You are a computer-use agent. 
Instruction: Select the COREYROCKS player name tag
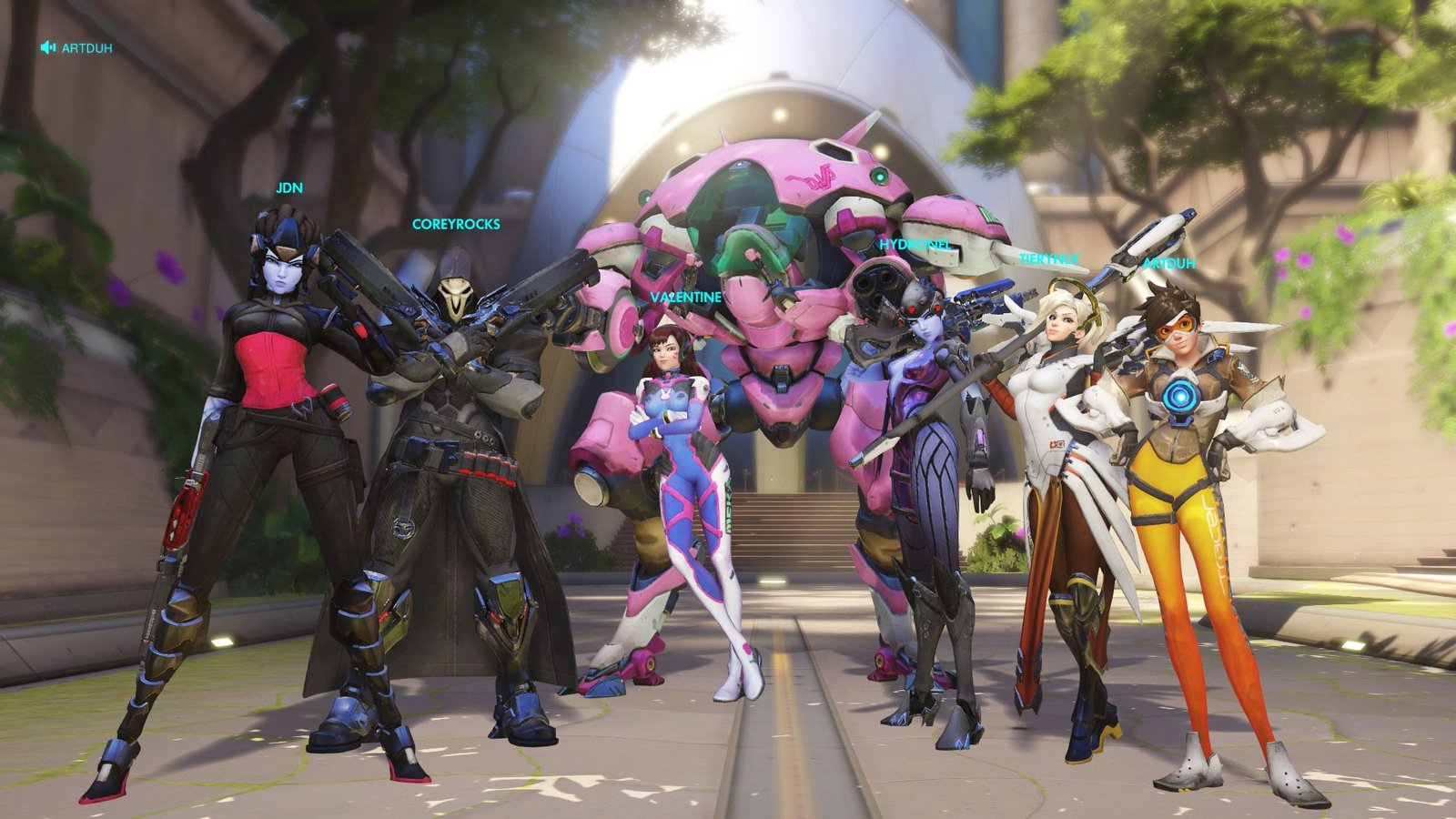(456, 224)
